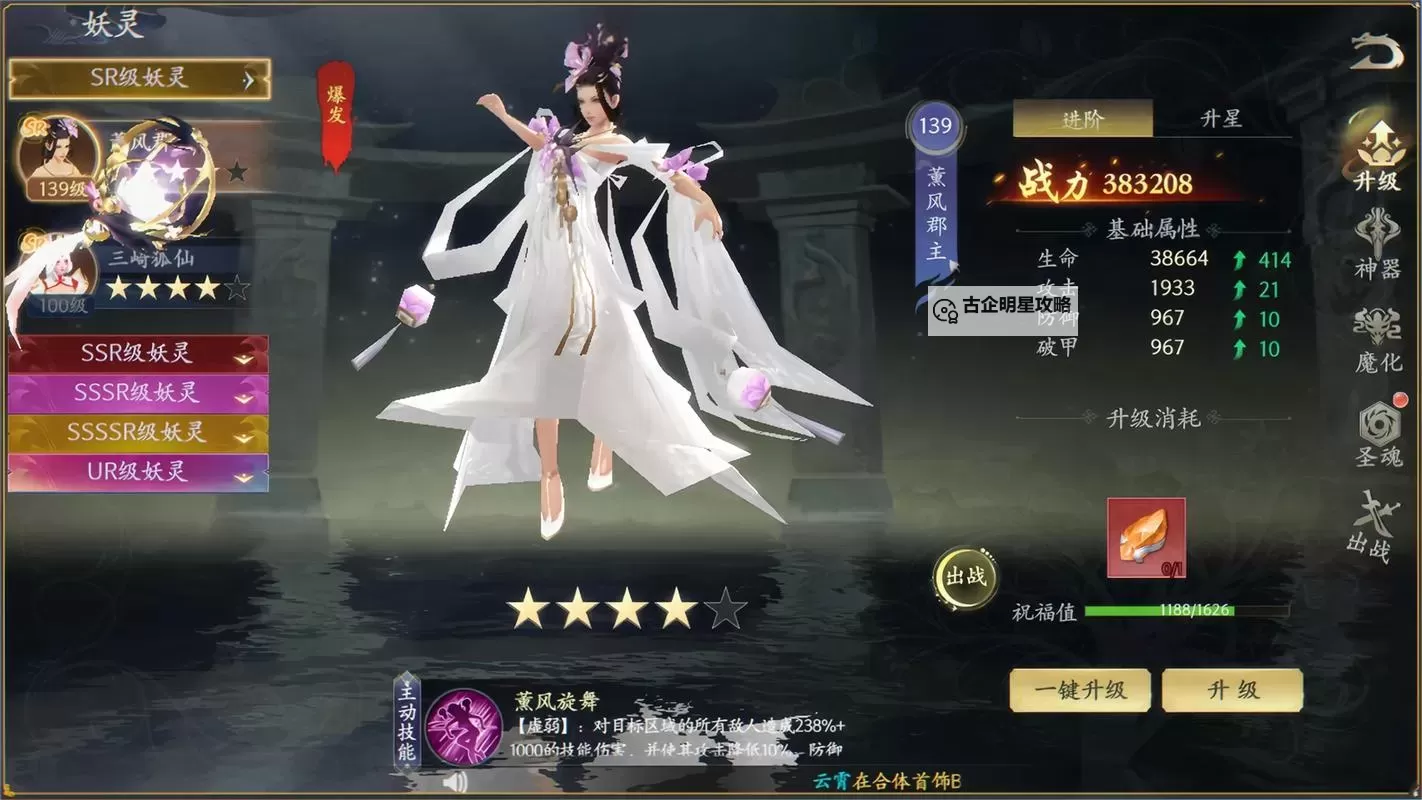Expand the SSSR级妖灵 category
Screen dimensions: 1422x800
(x=138, y=393)
